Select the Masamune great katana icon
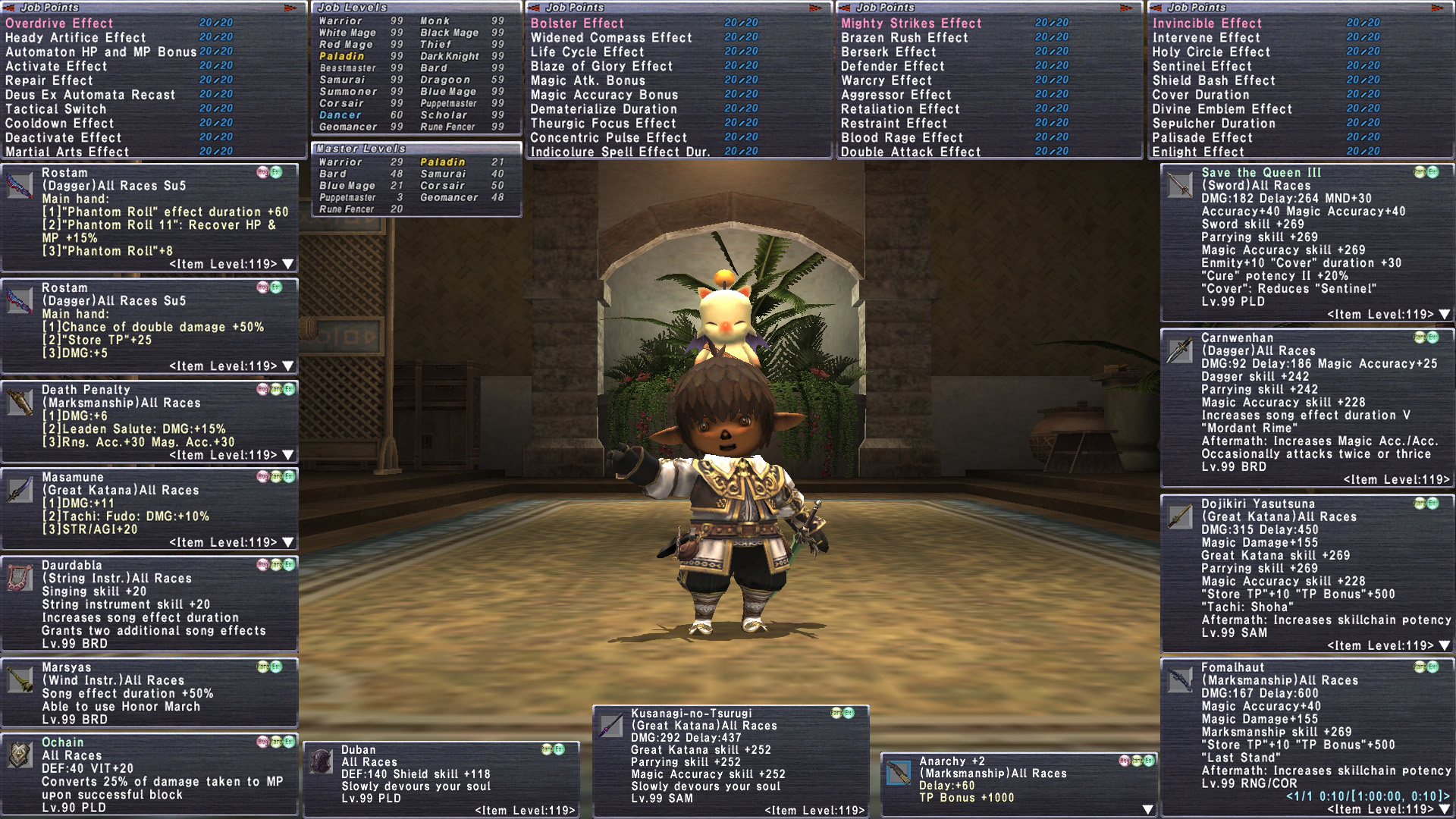This screenshot has height=819, width=1456. 20,489
